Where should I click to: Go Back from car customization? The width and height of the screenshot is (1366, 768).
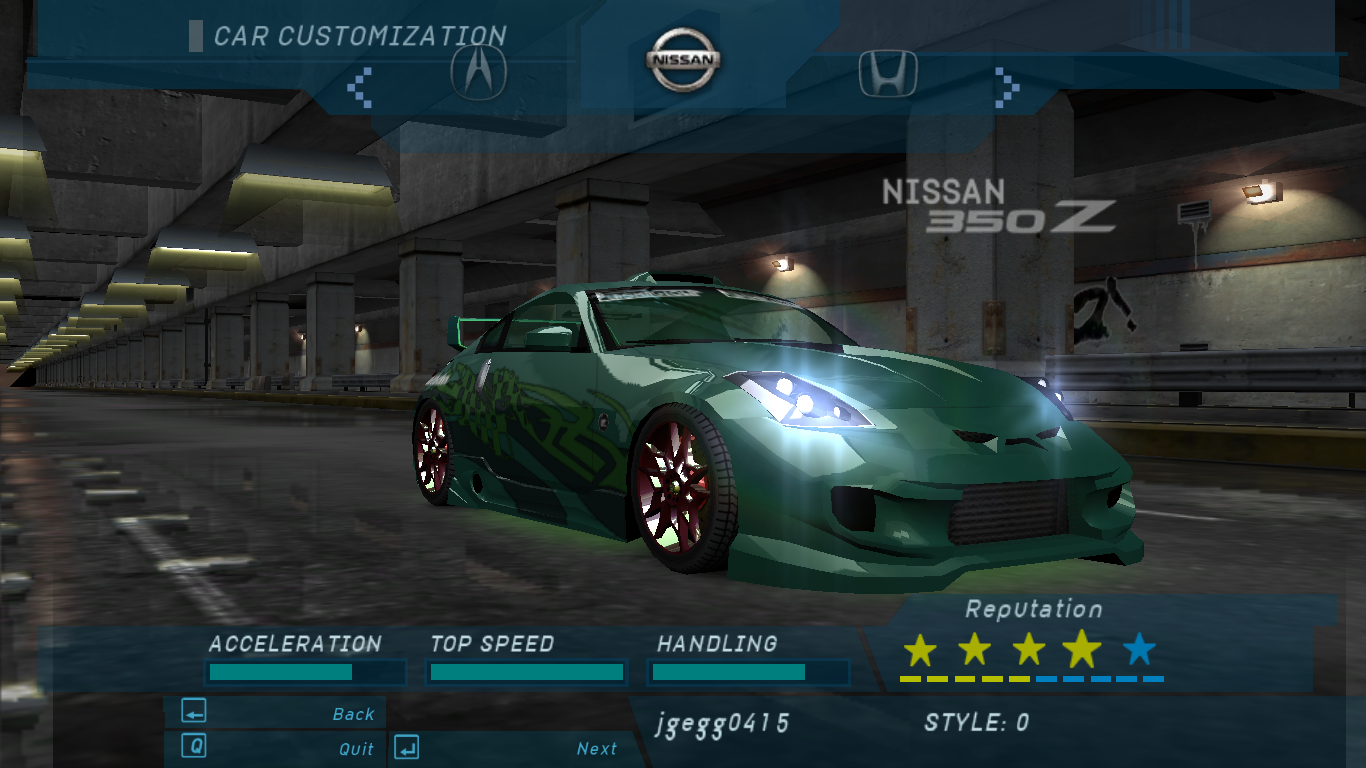coord(276,713)
